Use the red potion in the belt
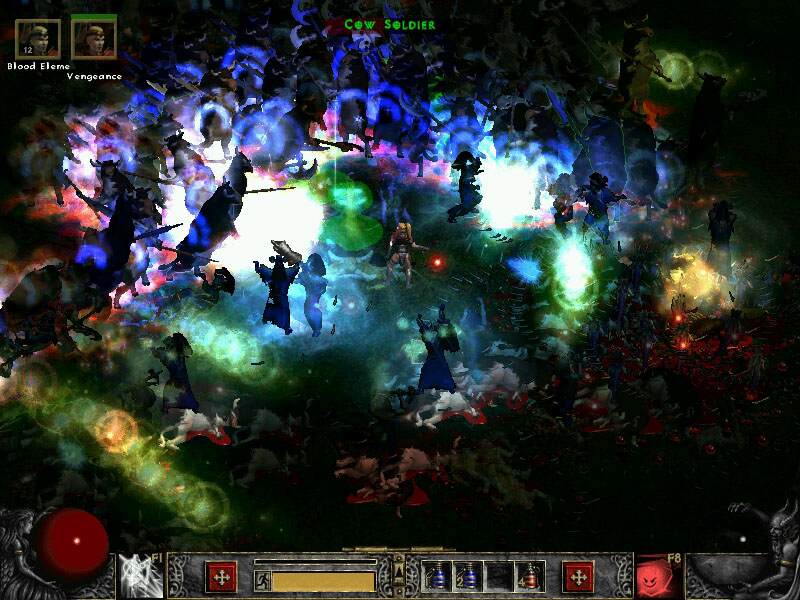This screenshot has width=800, height=600. [x=531, y=576]
